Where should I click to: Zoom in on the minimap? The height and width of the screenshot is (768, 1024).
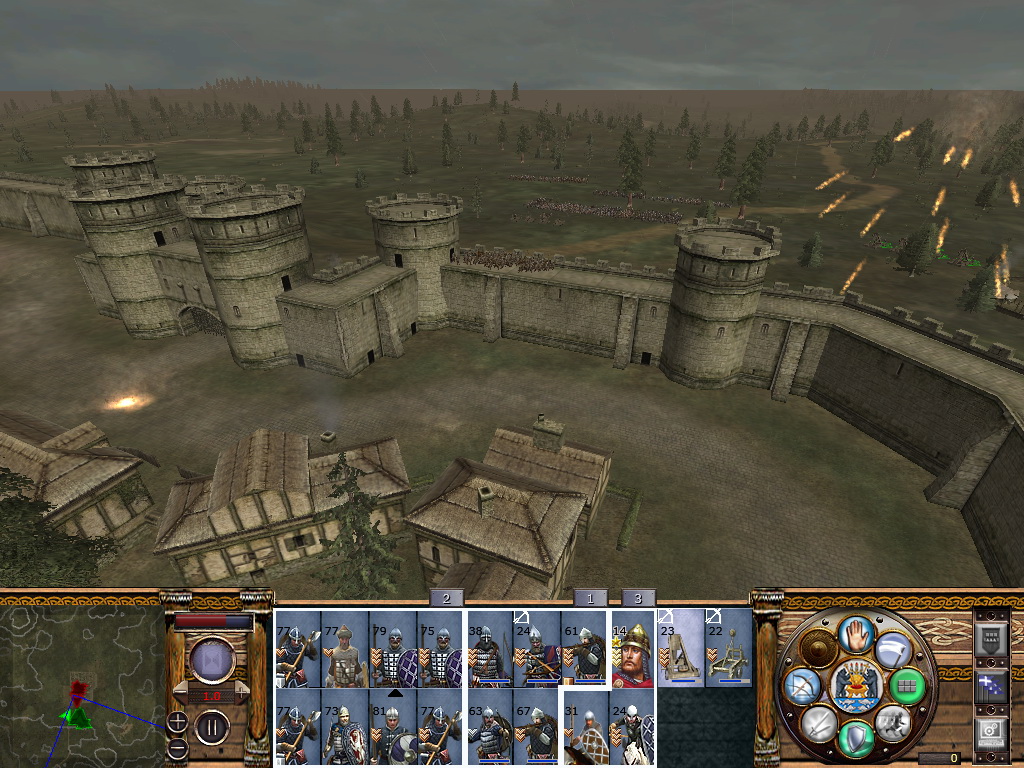point(177,721)
